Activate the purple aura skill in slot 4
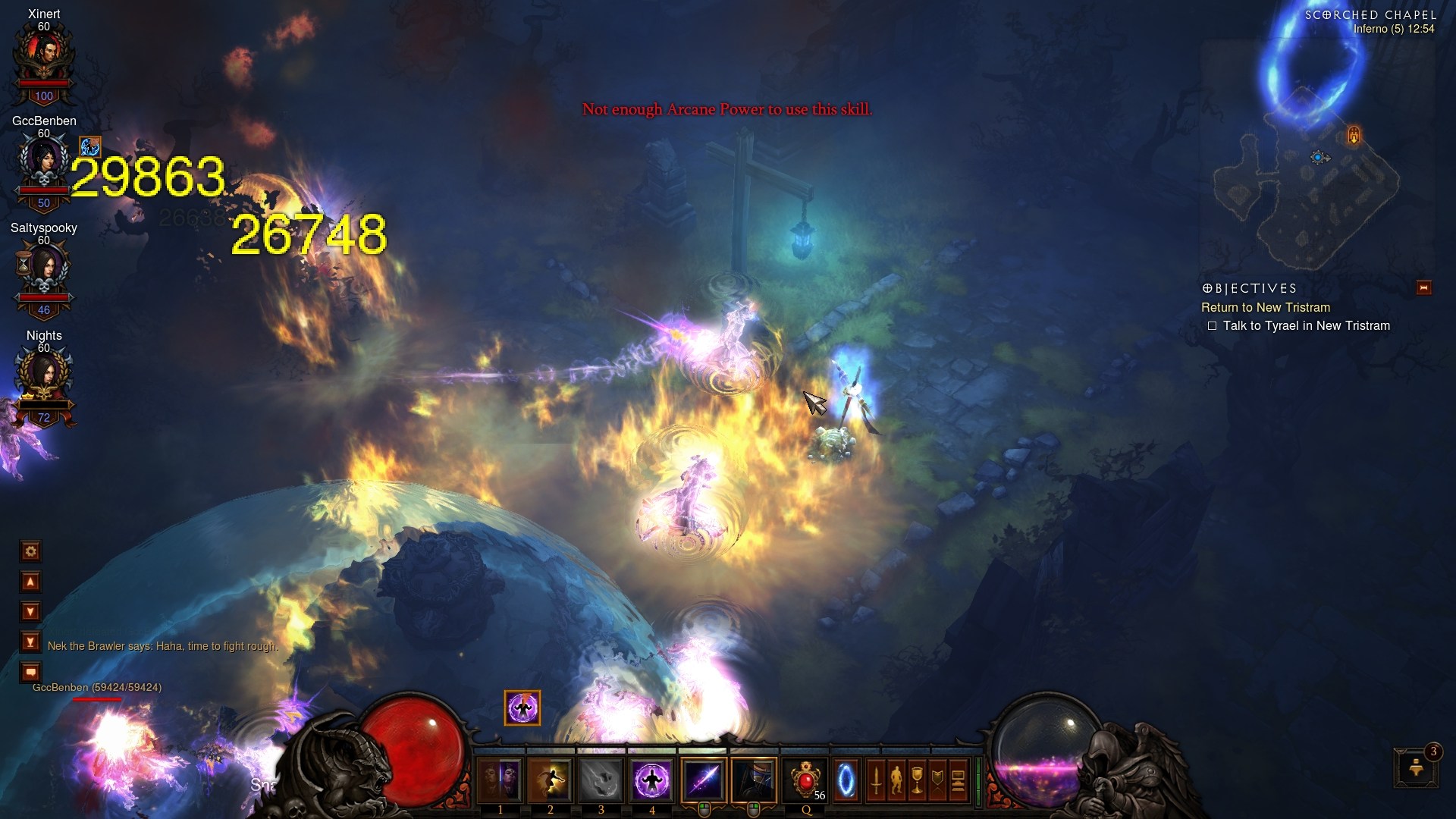 click(x=651, y=780)
